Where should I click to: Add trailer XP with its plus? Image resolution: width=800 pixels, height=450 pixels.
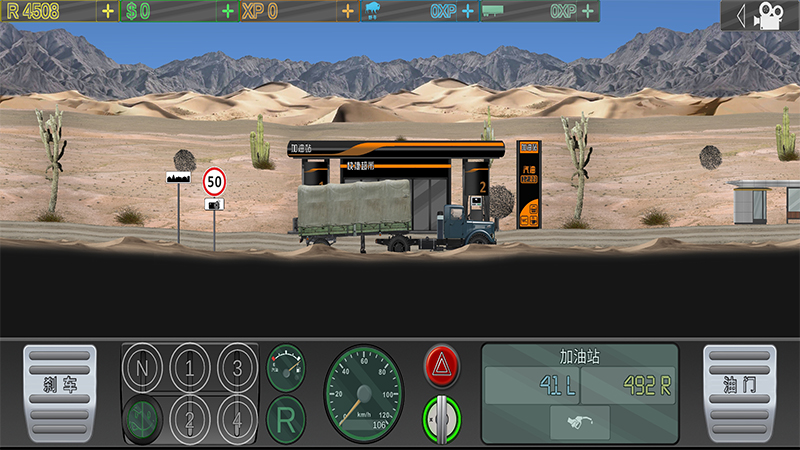pyautogui.click(x=587, y=12)
